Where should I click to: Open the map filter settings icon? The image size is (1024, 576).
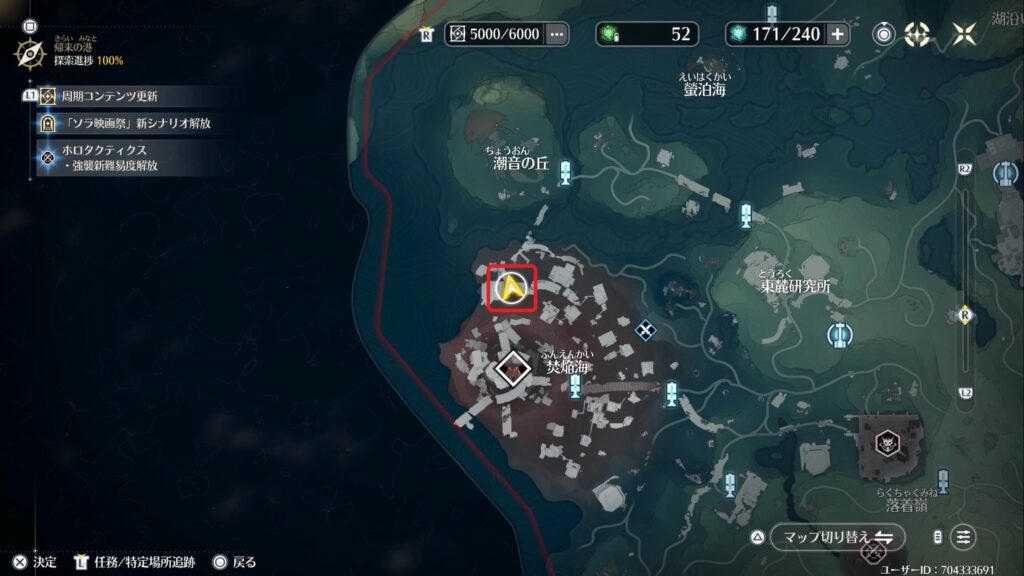[963, 537]
